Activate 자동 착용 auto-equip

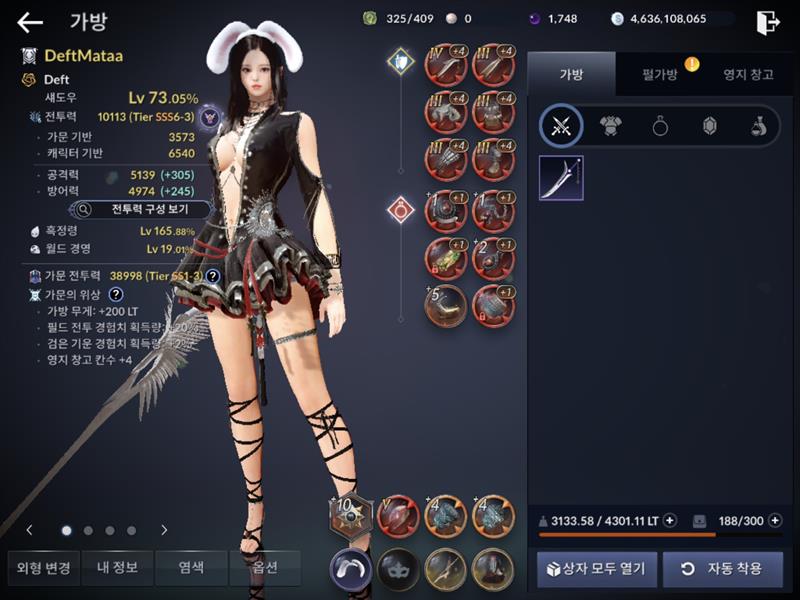point(722,569)
